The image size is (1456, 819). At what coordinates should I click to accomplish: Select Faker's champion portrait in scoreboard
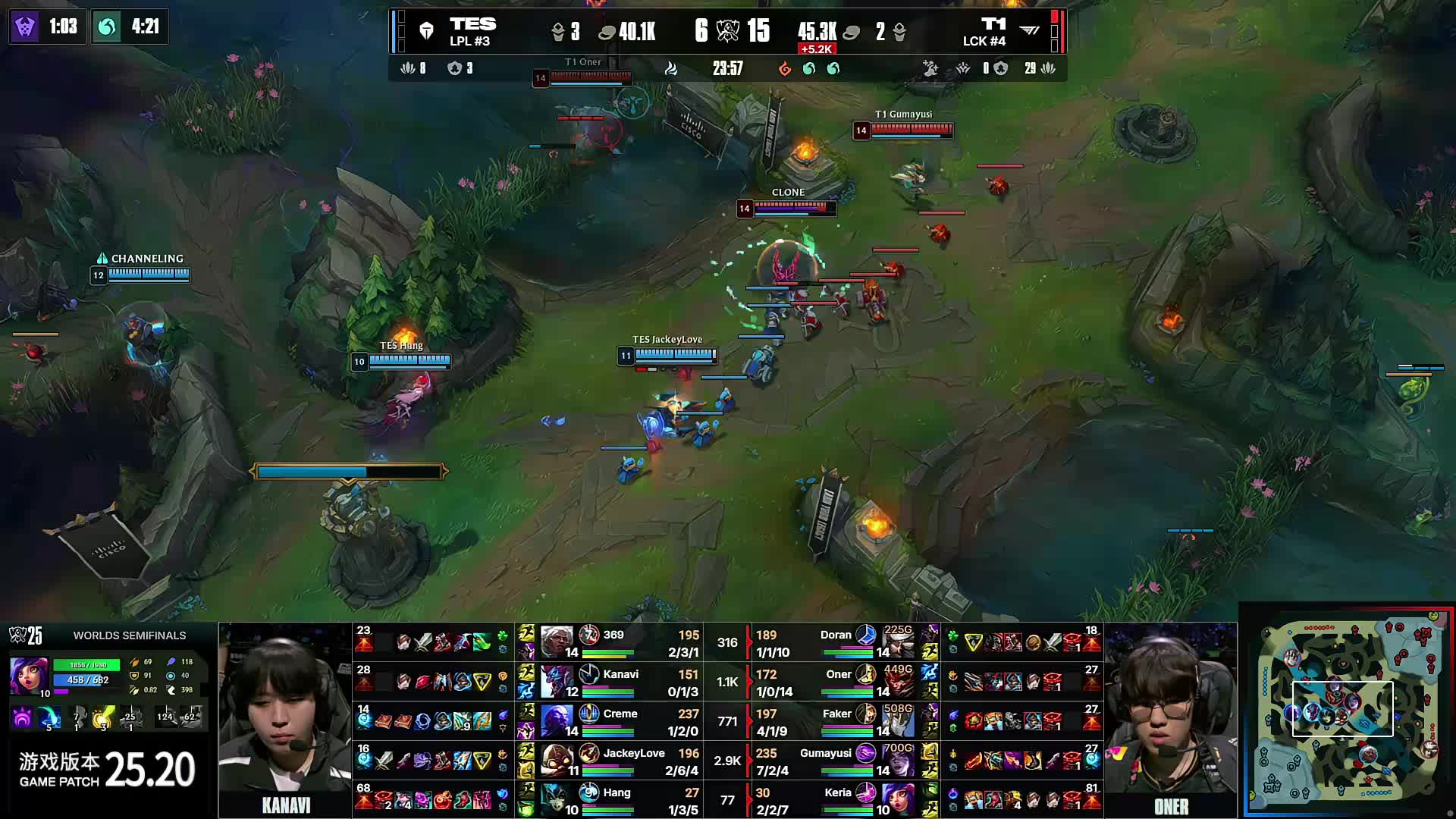pos(898,721)
